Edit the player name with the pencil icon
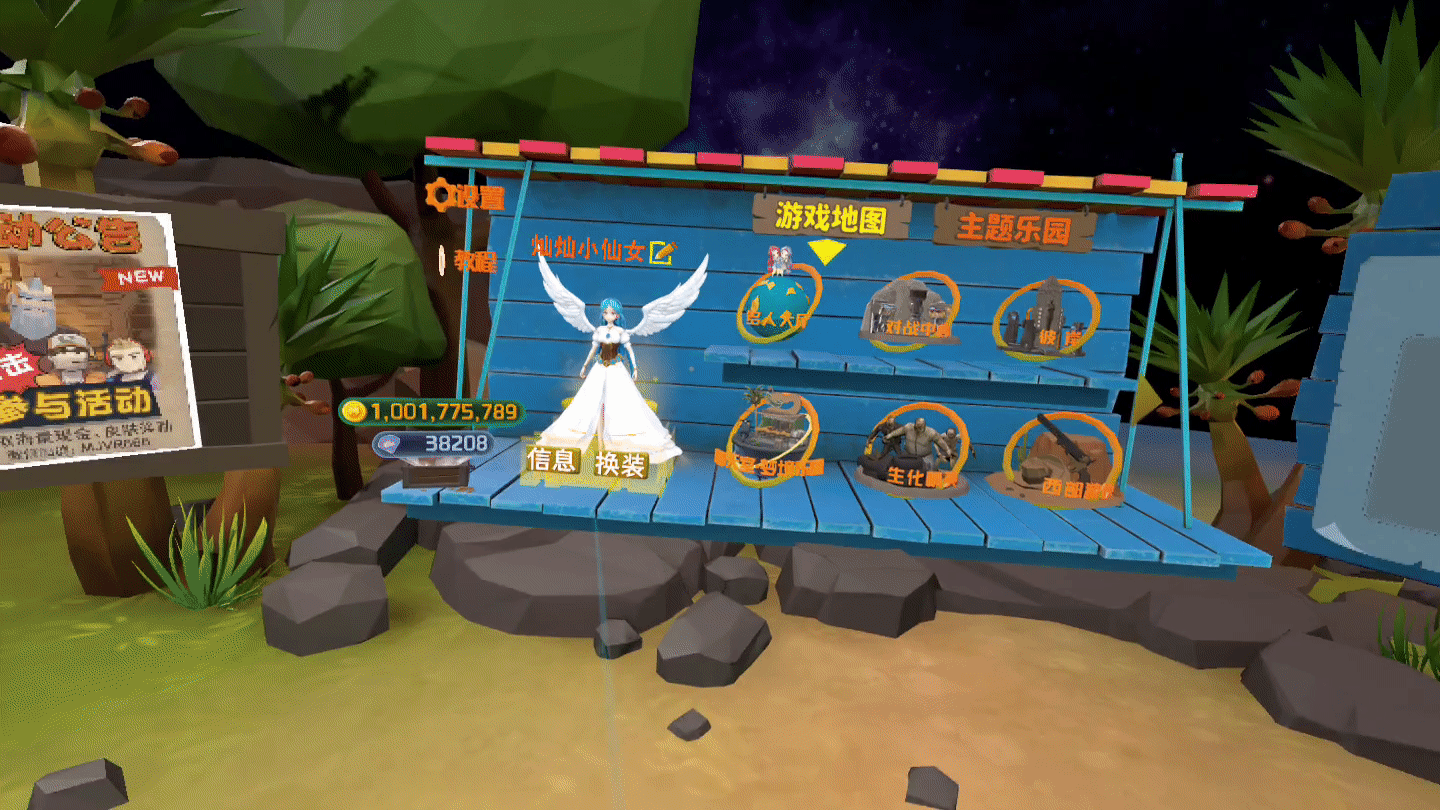Viewport: 1440px width, 810px height. 661,251
